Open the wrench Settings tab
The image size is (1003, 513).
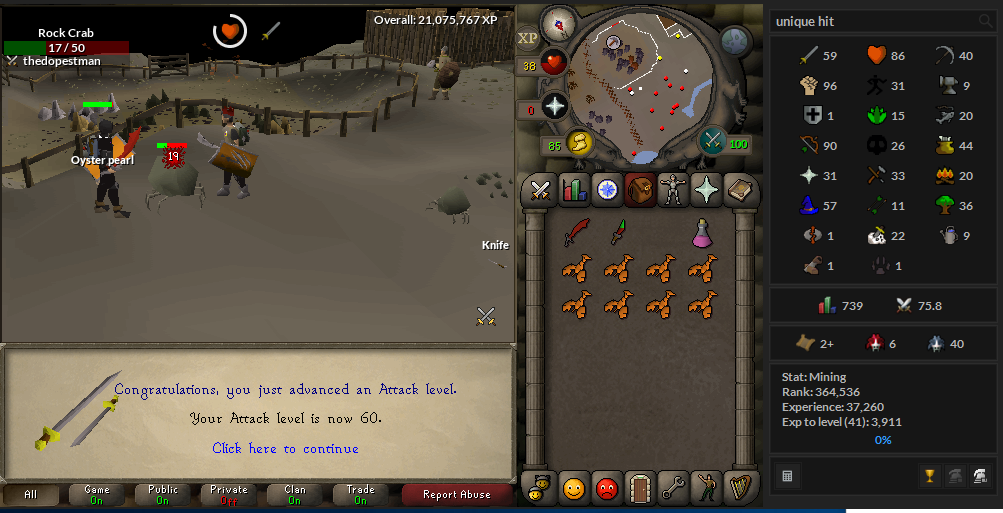coord(673,488)
